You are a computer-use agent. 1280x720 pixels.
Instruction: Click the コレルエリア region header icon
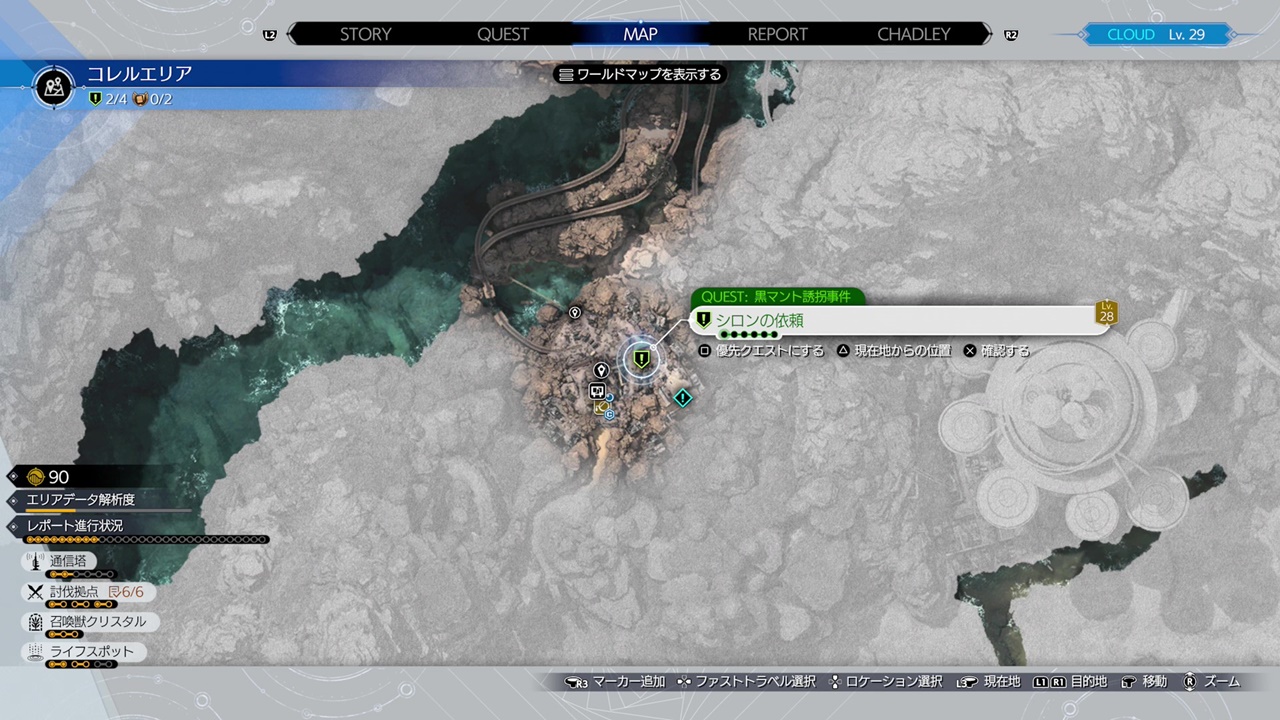[54, 86]
